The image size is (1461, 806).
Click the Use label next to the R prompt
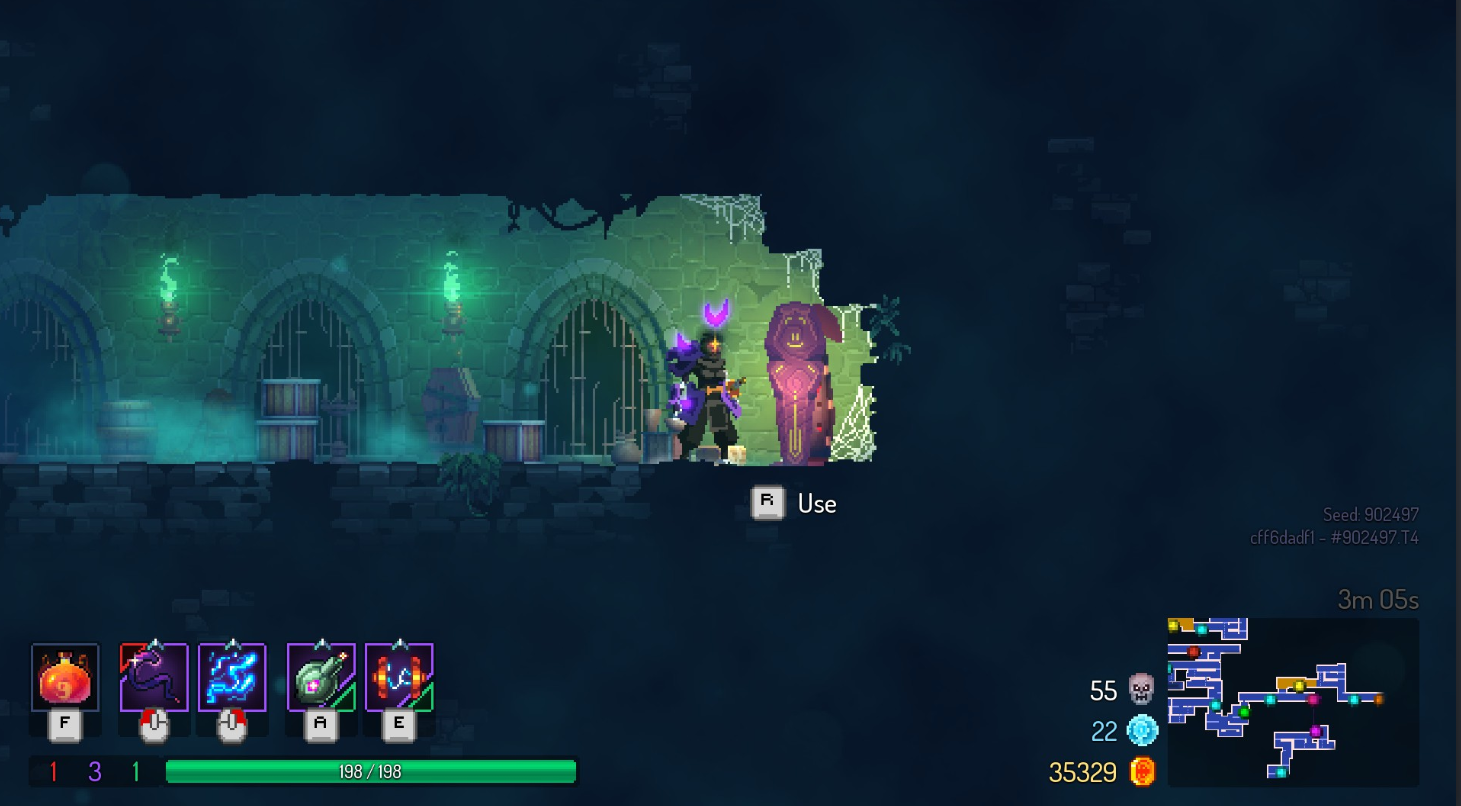(816, 503)
